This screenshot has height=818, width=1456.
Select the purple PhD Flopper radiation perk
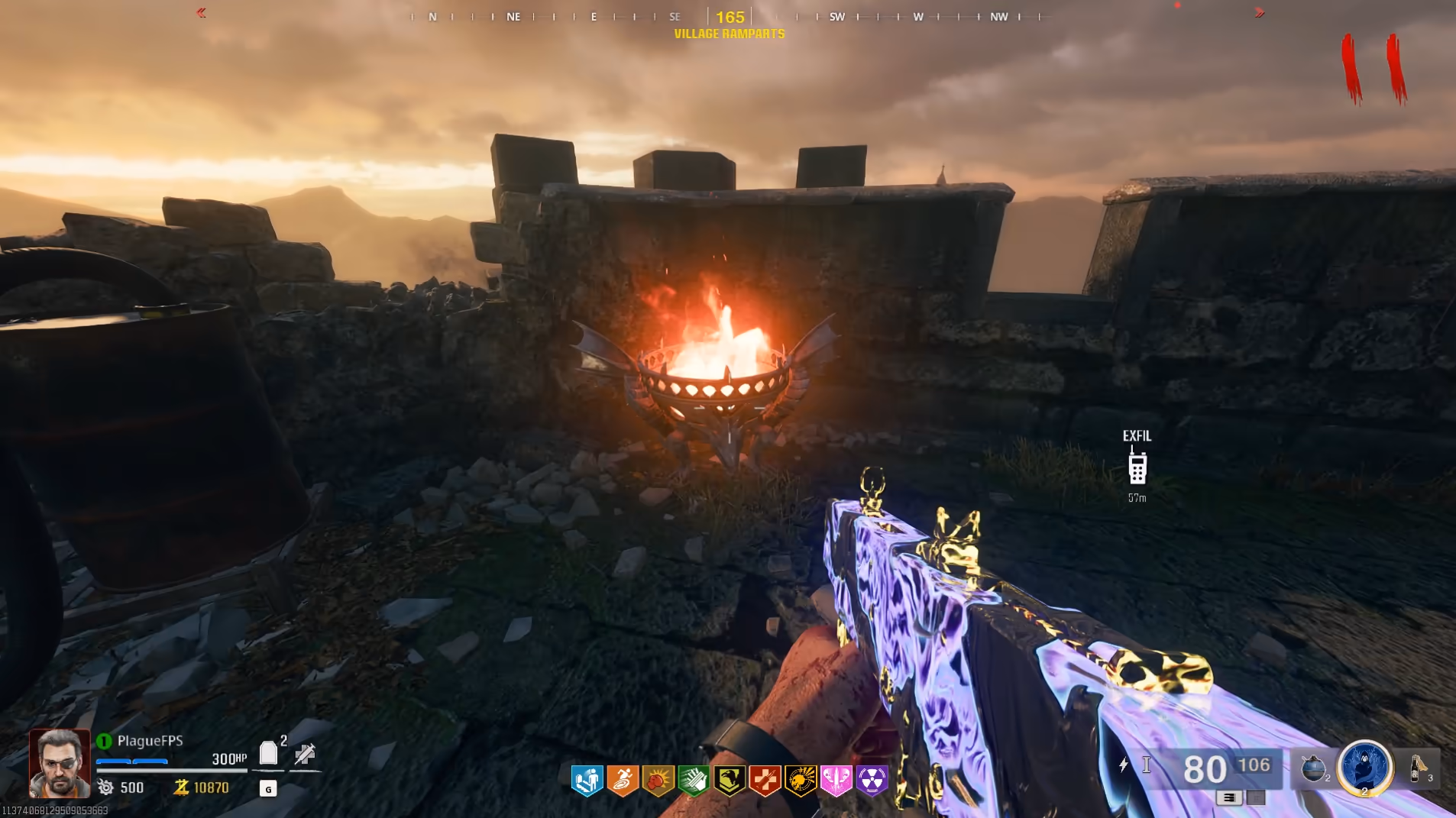872,781
